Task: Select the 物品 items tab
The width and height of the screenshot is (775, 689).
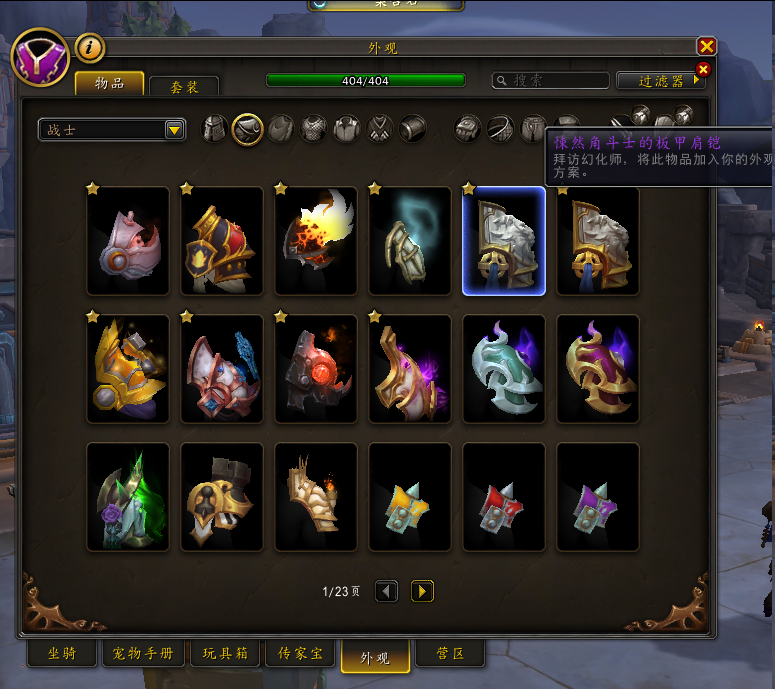Action: coord(109,82)
